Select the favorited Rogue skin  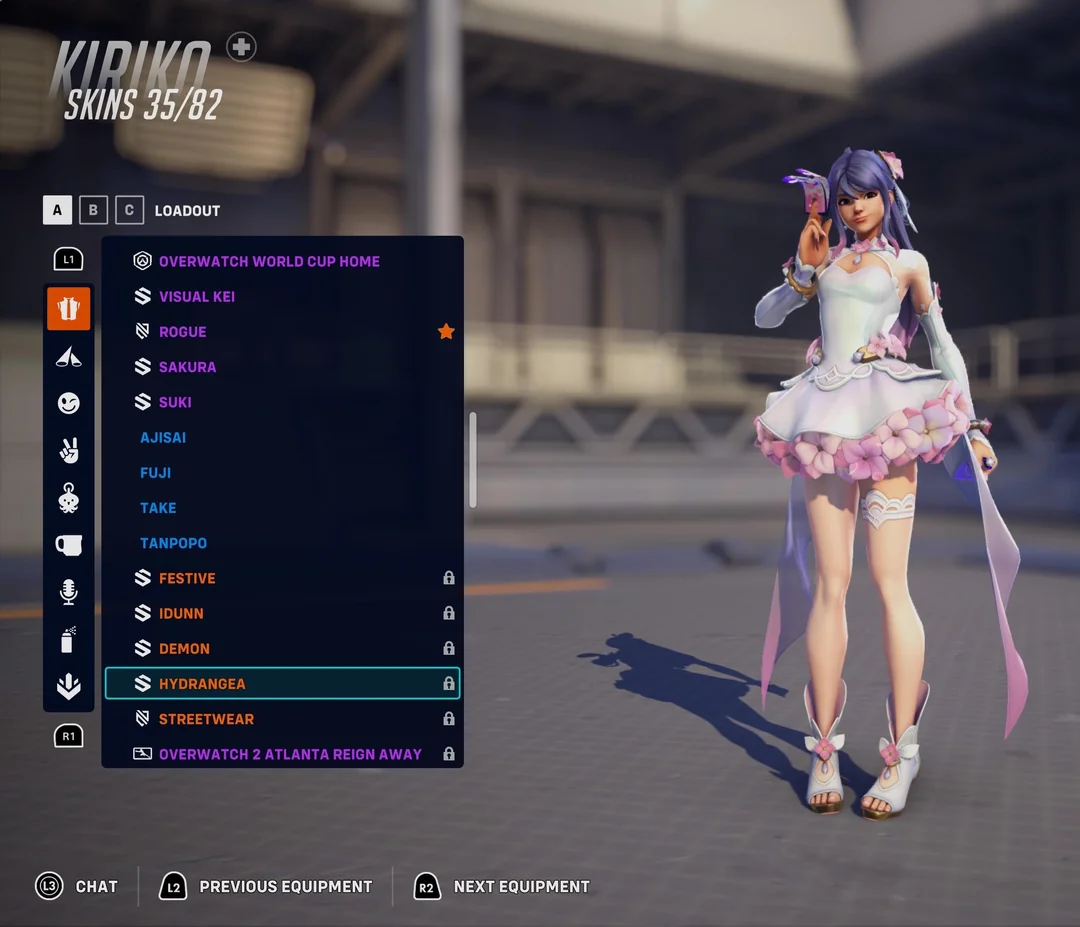[183, 332]
